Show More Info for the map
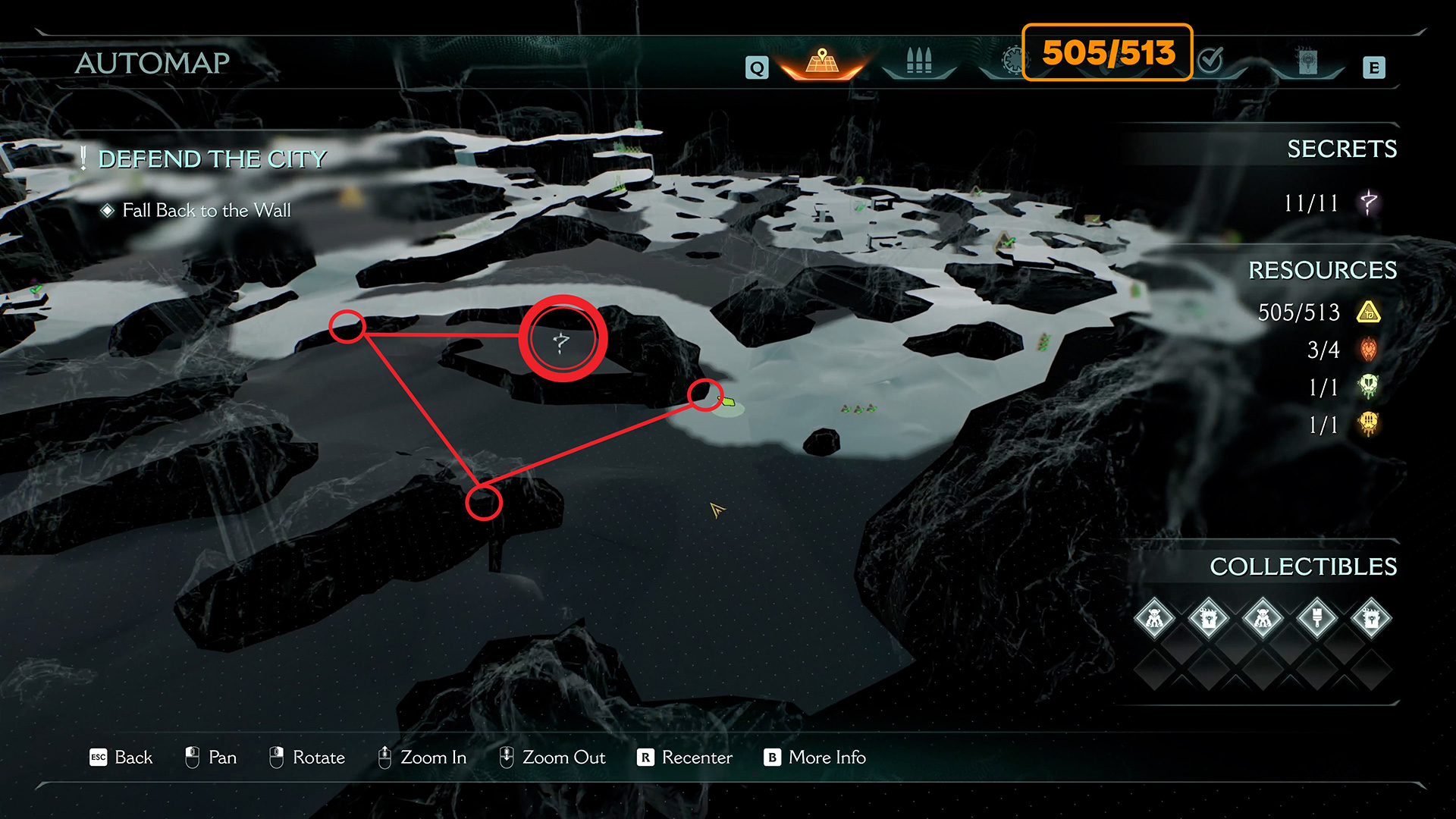 pos(815,758)
